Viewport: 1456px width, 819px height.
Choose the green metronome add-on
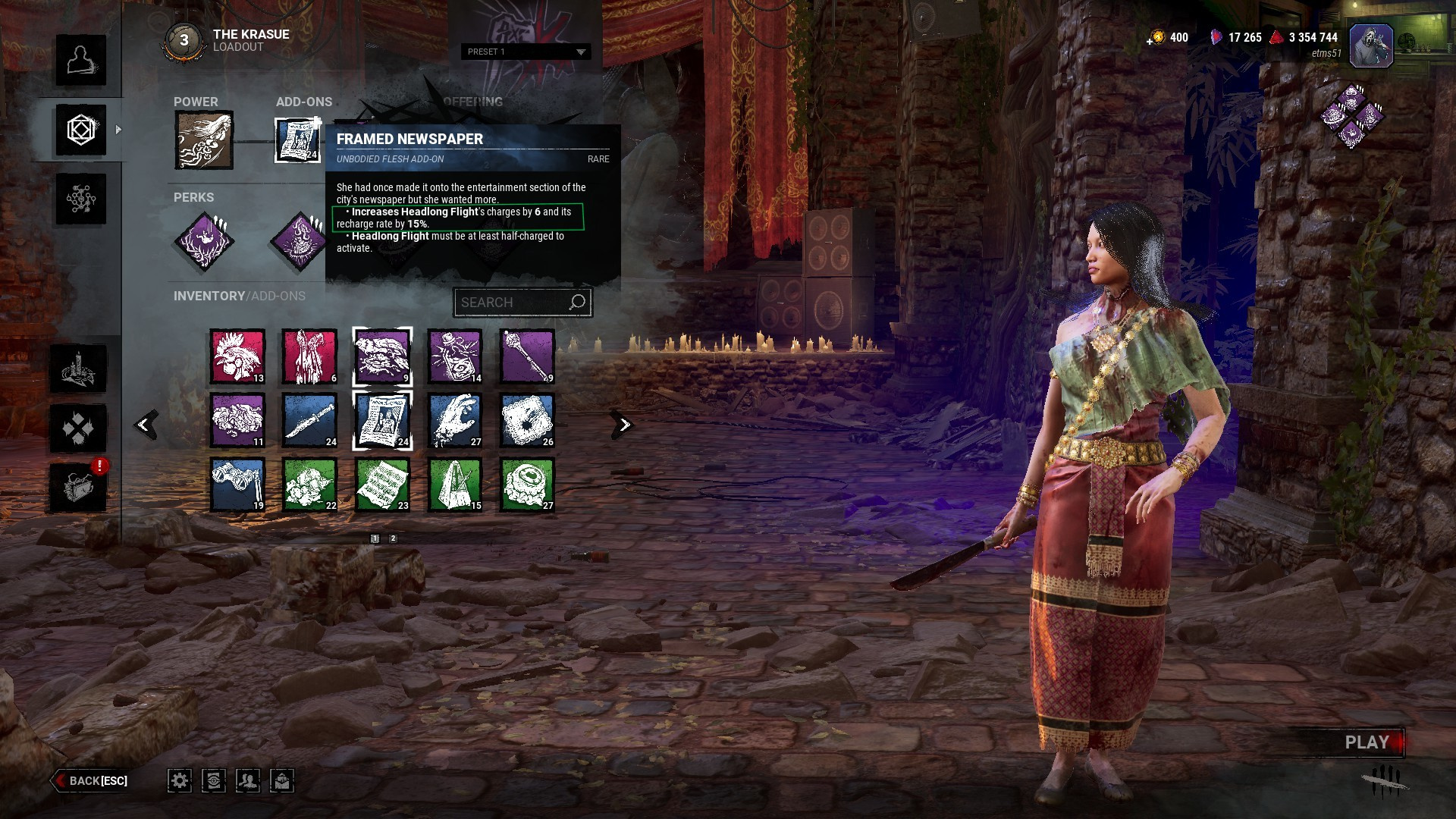click(455, 484)
